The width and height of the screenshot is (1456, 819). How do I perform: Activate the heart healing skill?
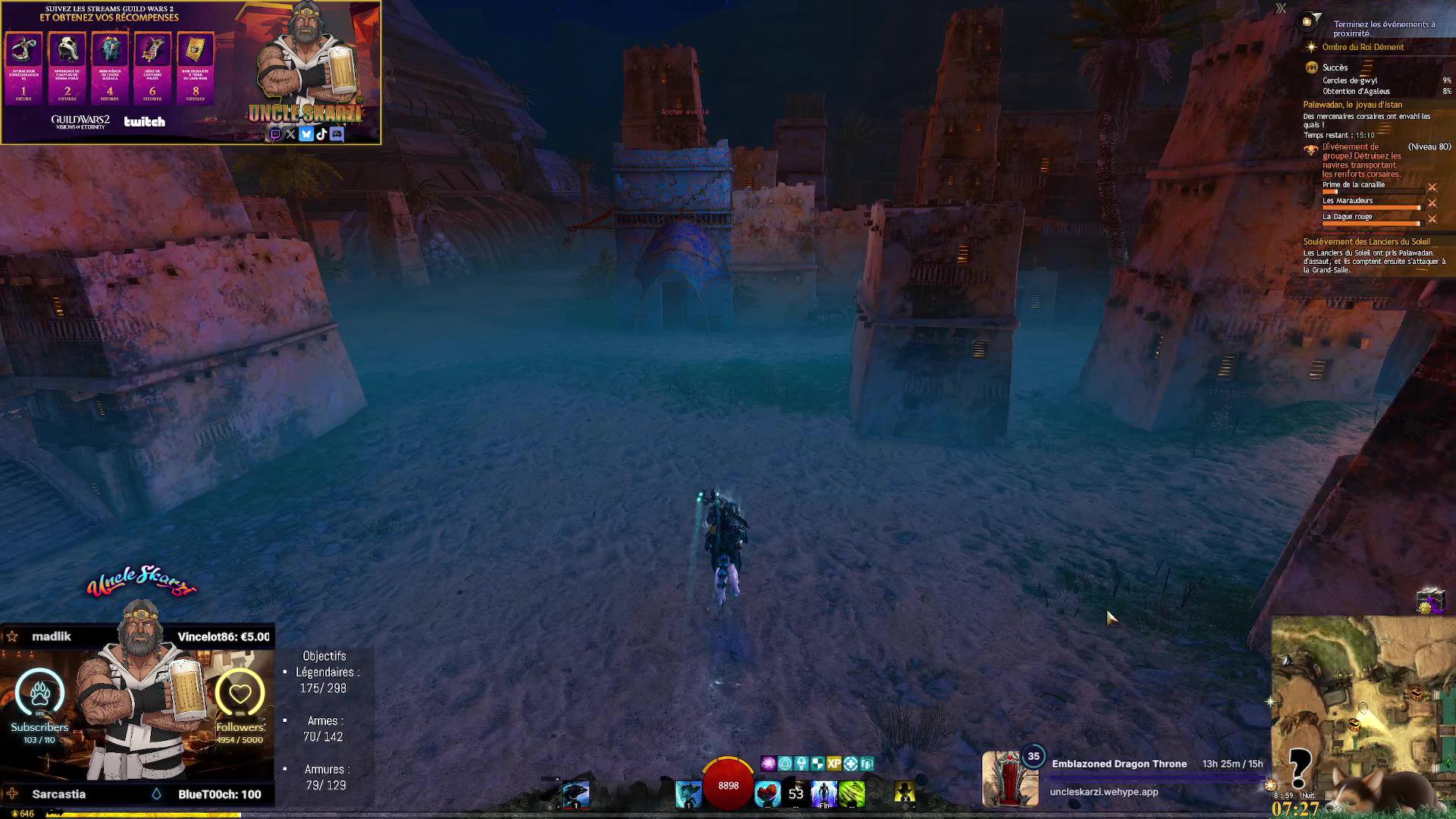point(767,794)
